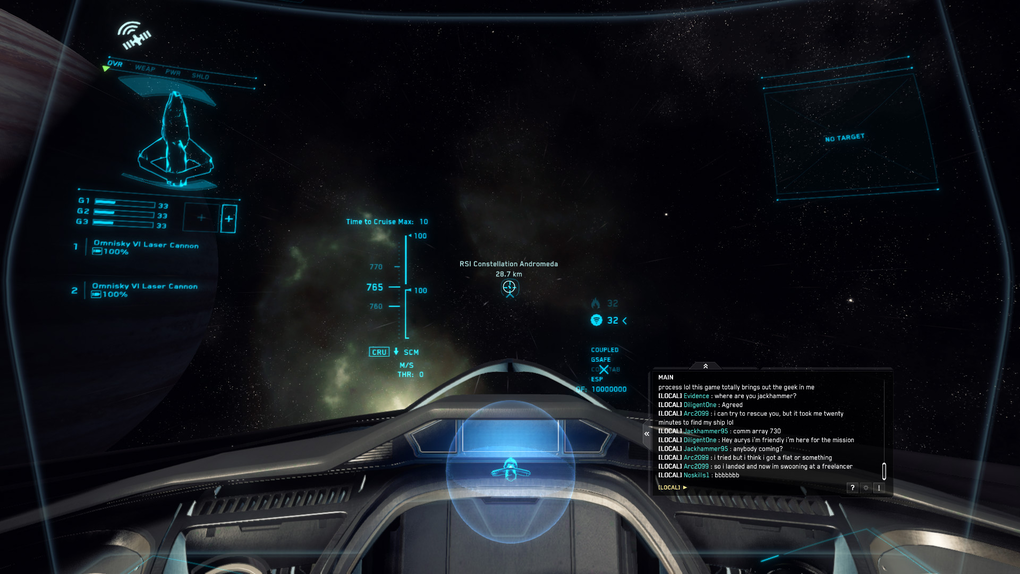The width and height of the screenshot is (1020, 574).
Task: Show the SHLD shields tab
Action: [200, 76]
